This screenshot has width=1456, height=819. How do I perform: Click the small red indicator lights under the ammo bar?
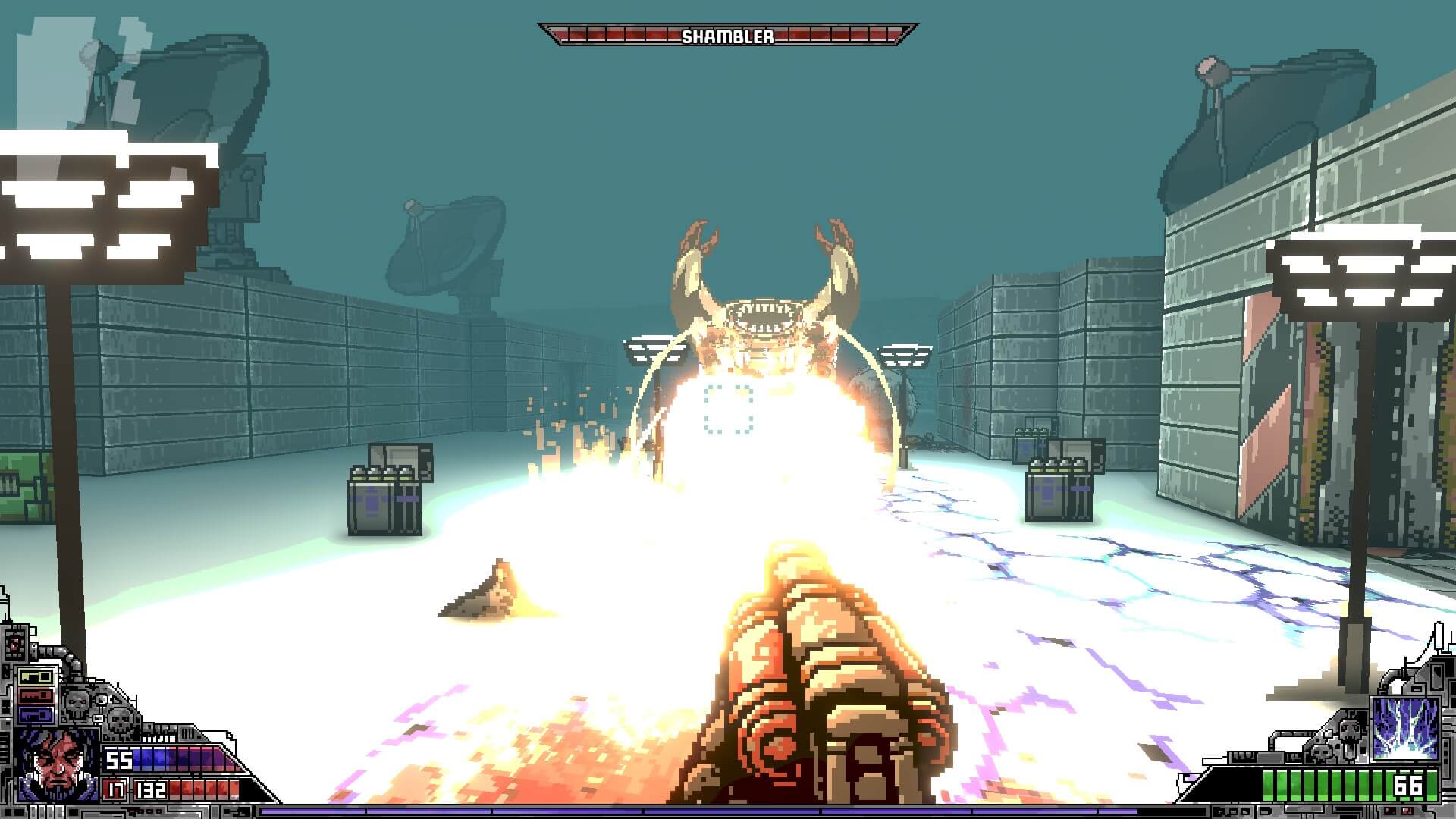coord(1398,809)
